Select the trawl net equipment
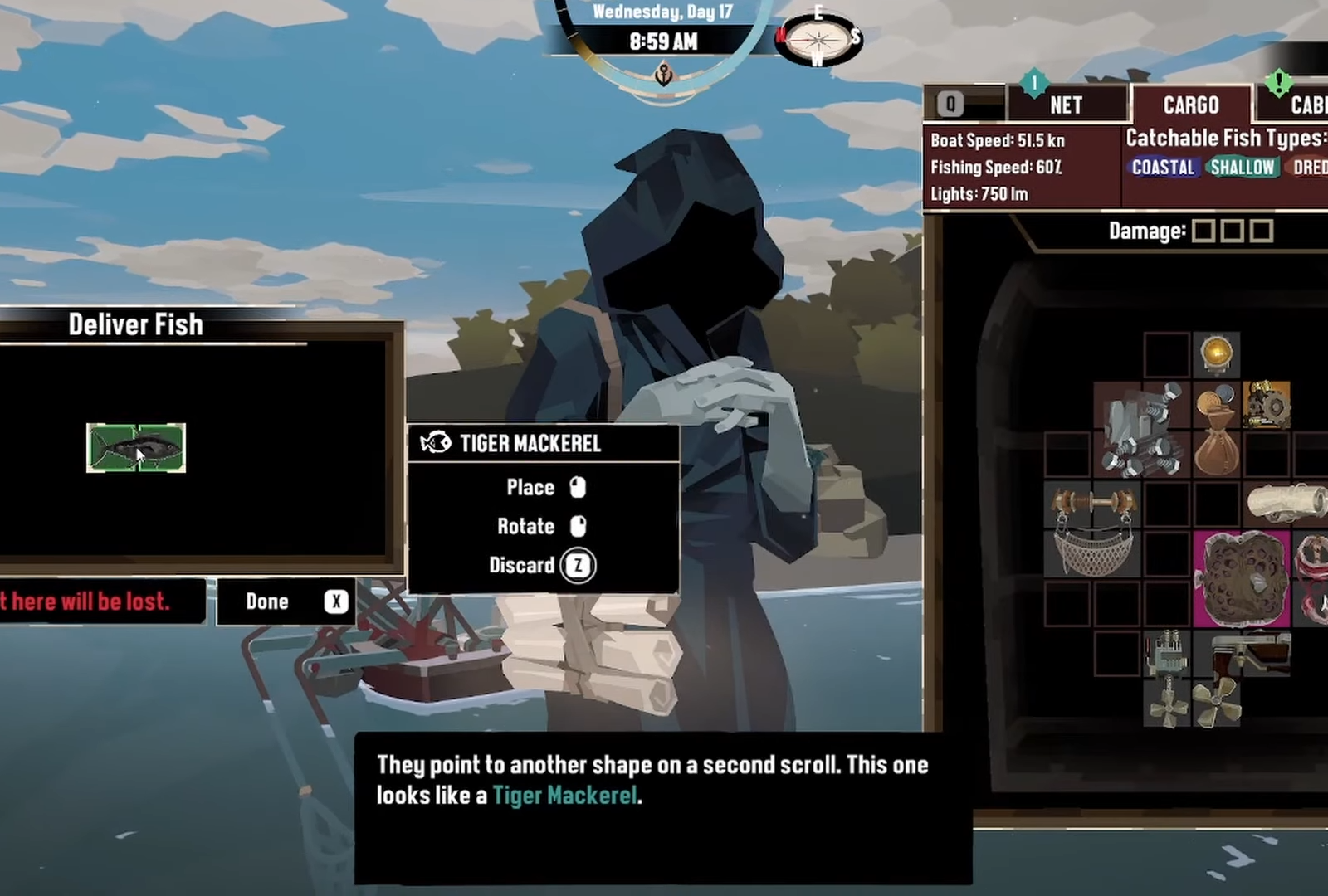Viewport: 1328px width, 896px height. (x=1092, y=529)
